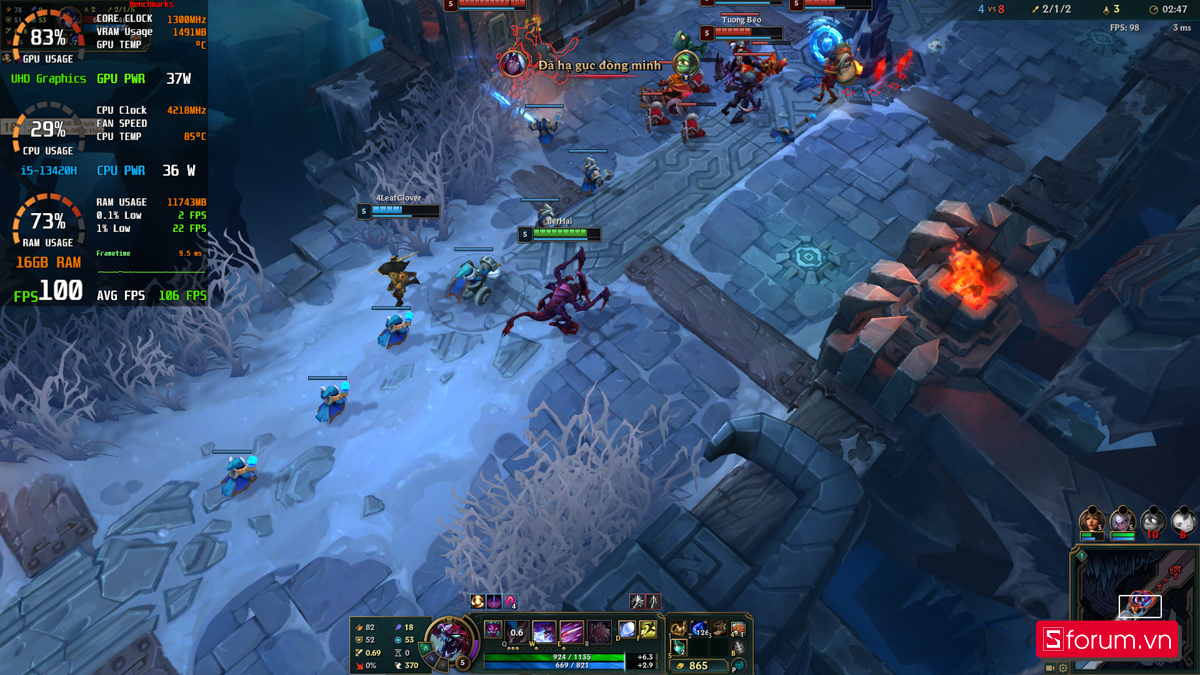Throw the snowball summoner spell (D)
The image size is (1200, 675).
coord(626,630)
